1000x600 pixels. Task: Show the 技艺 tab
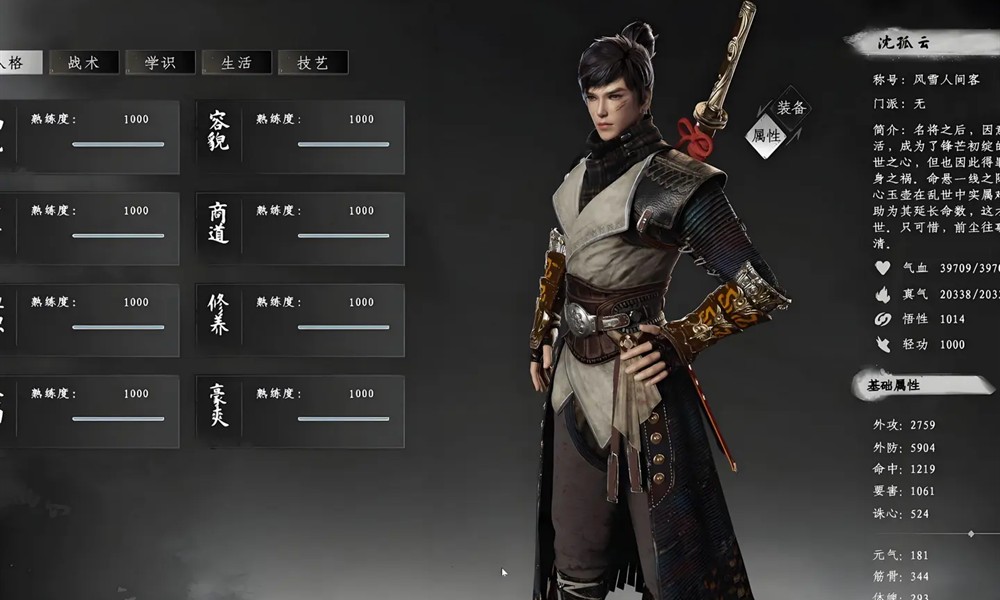point(312,62)
